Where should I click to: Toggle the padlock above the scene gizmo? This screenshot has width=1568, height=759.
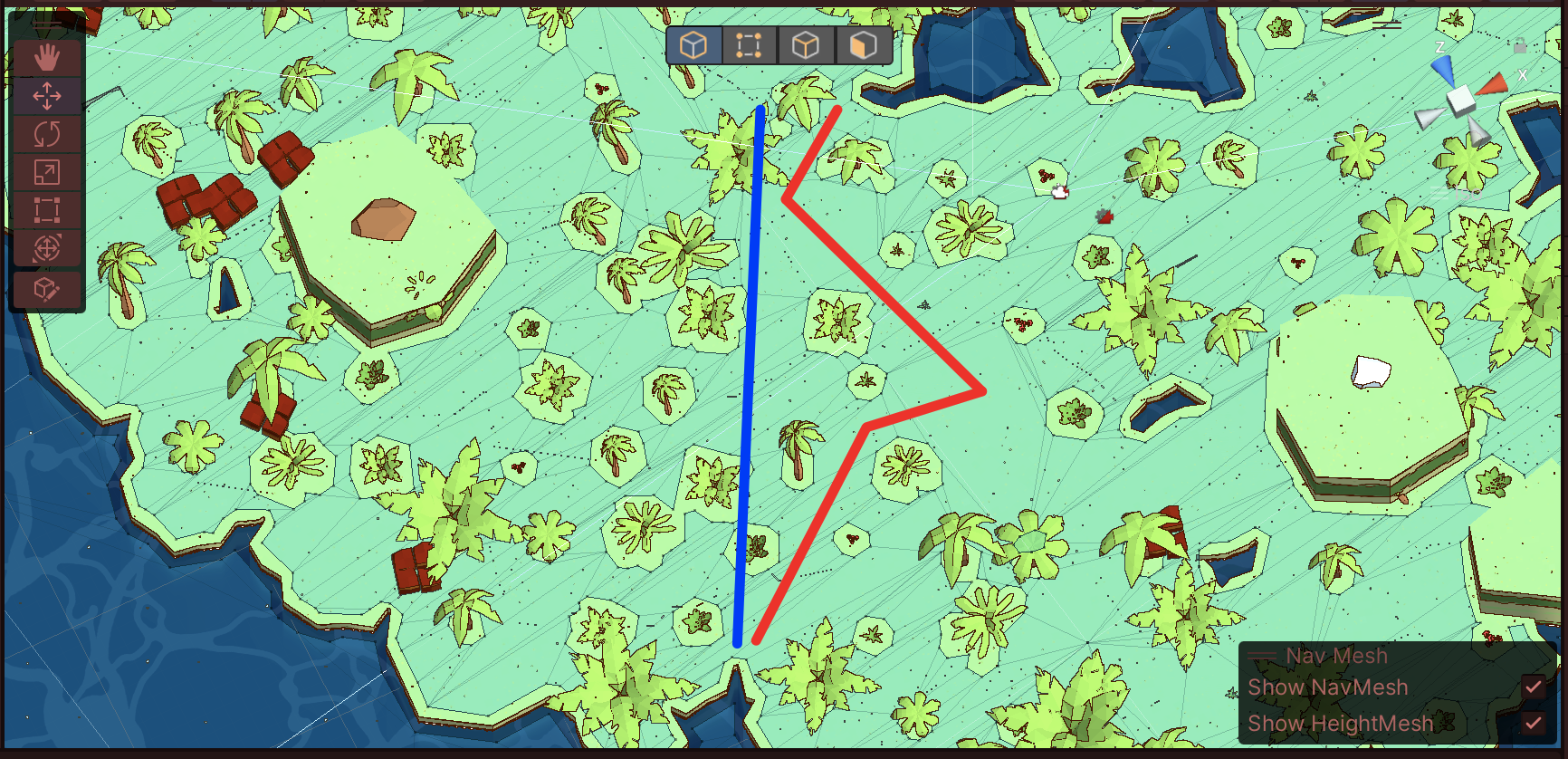click(1518, 47)
